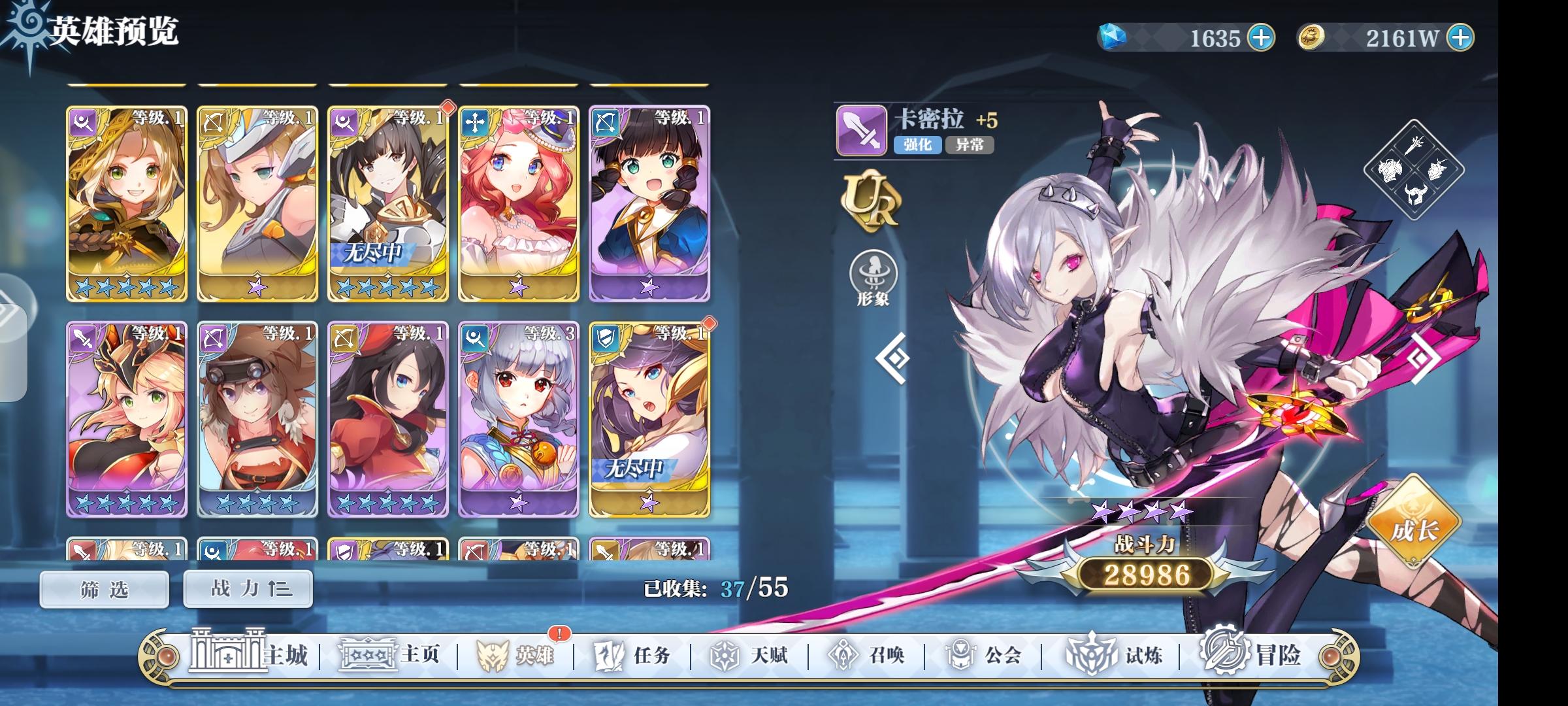This screenshot has width=1568, height=706.
Task: Click the sword class icon beside 卡密拉
Action: (x=860, y=130)
